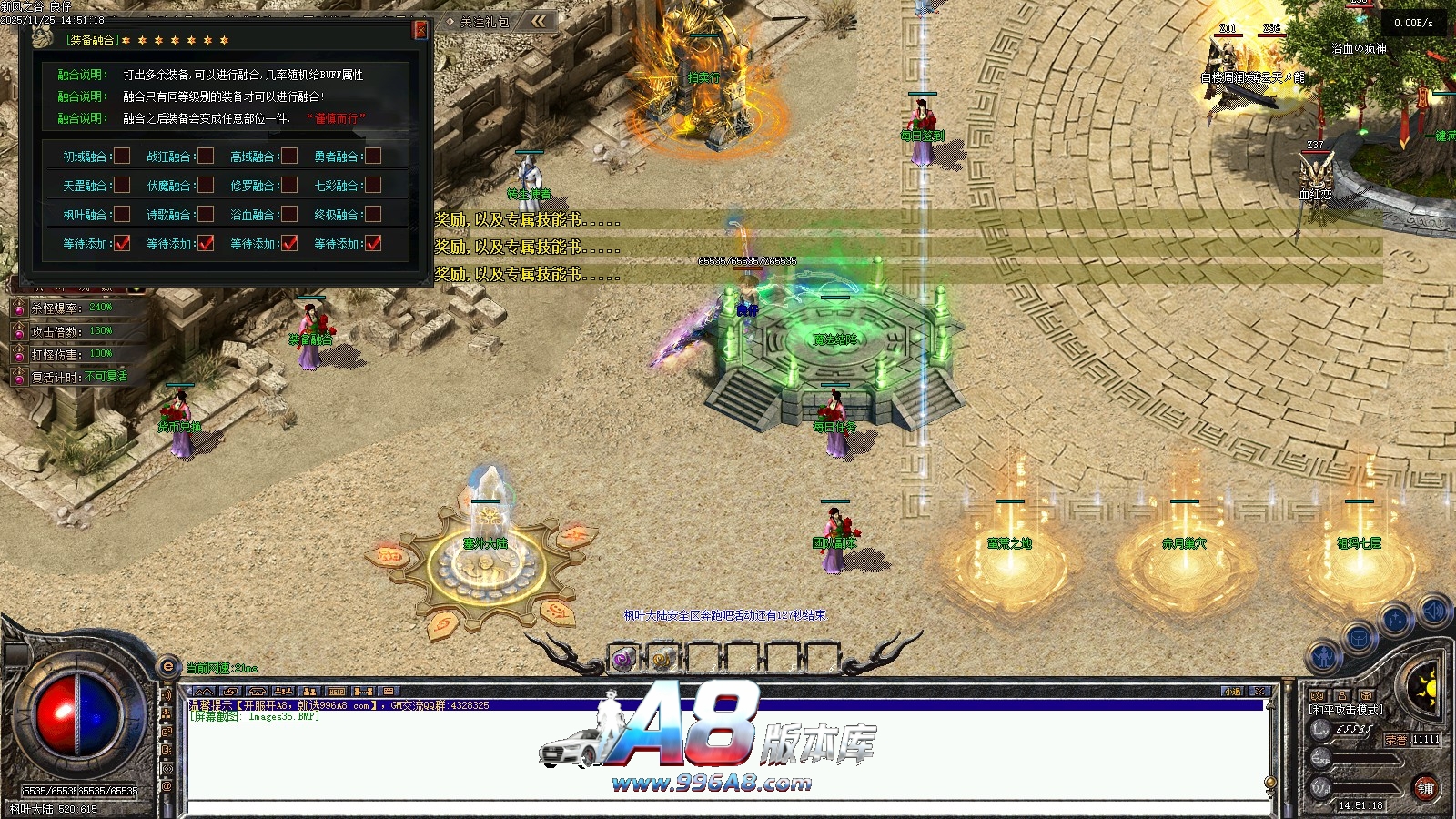Toggle the 天罡融合 checkbox
The image size is (1456, 819).
[122, 186]
